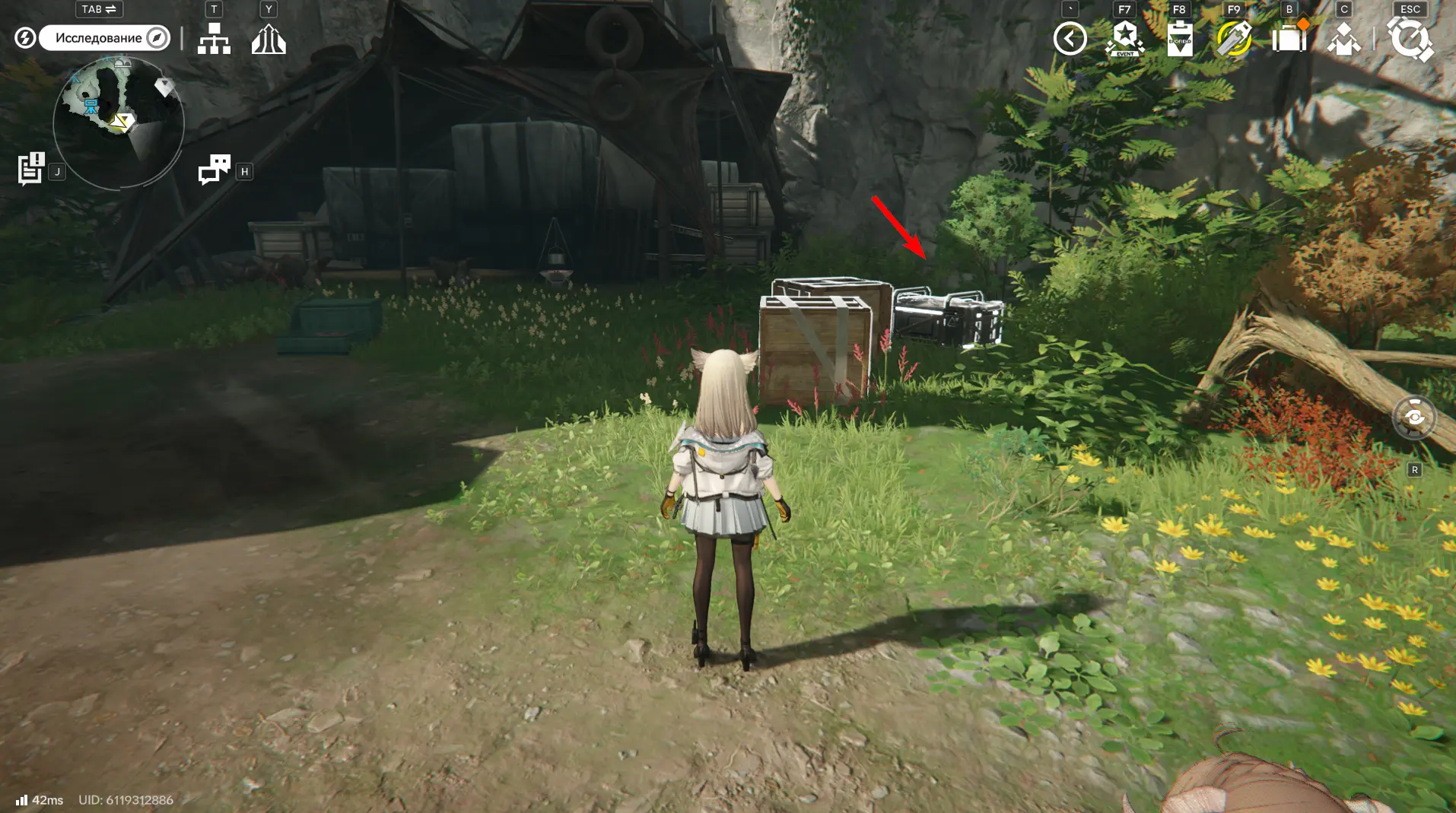
Task: Open the main system menu ring icon
Action: point(1410,39)
